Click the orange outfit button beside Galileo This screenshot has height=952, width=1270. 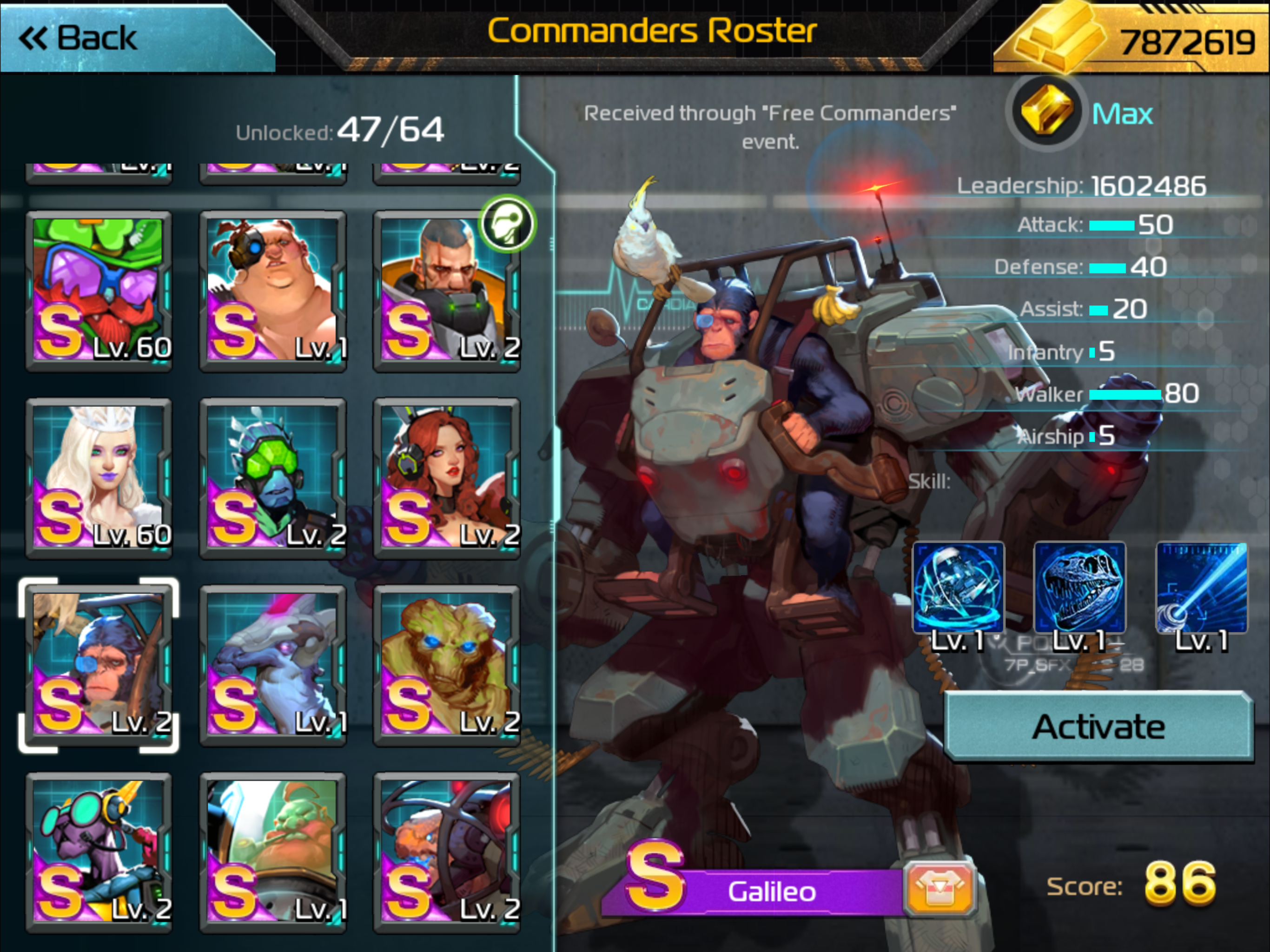pos(939,889)
